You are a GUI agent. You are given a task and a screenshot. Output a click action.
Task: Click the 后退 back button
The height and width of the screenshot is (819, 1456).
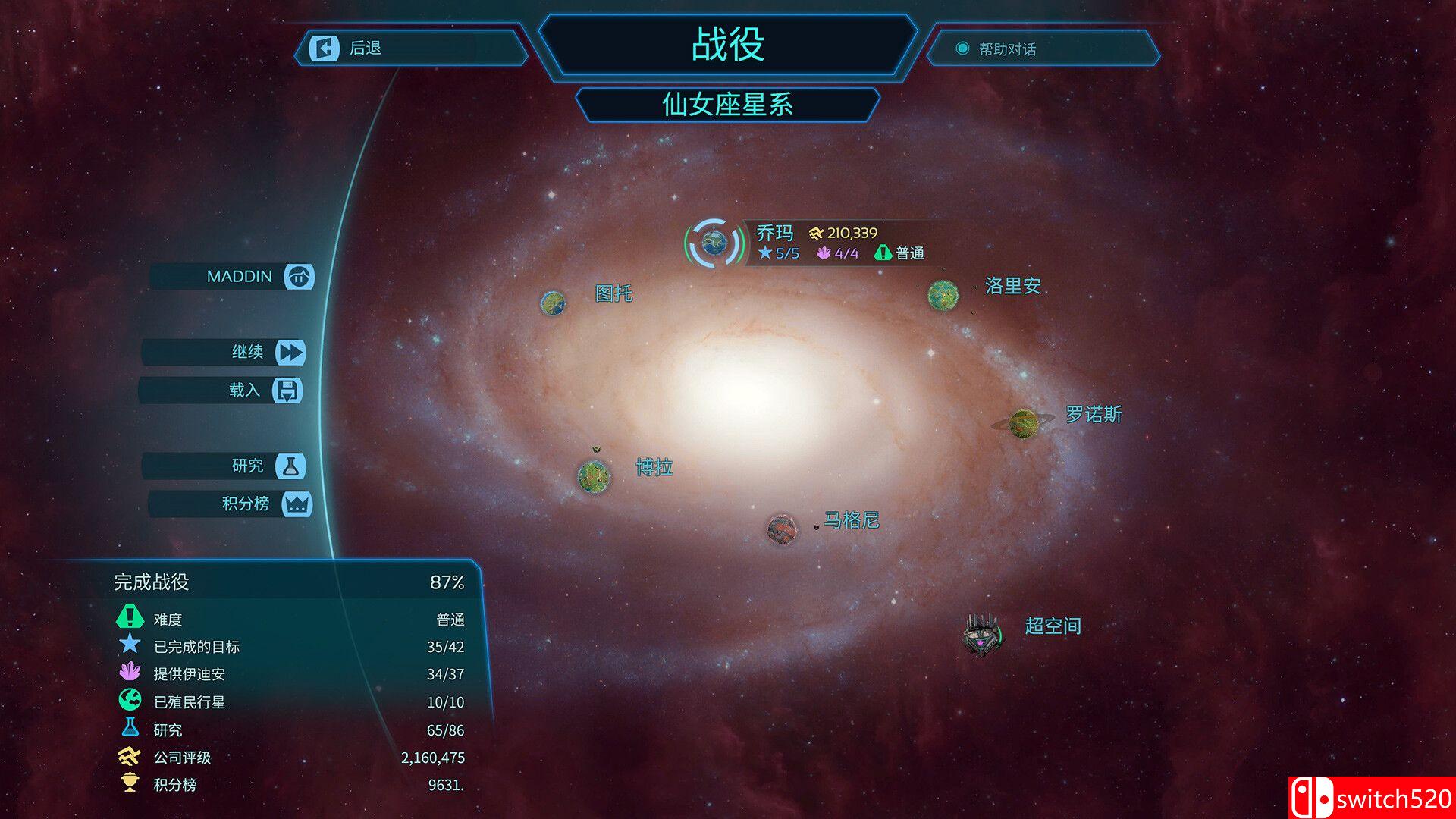coord(409,49)
